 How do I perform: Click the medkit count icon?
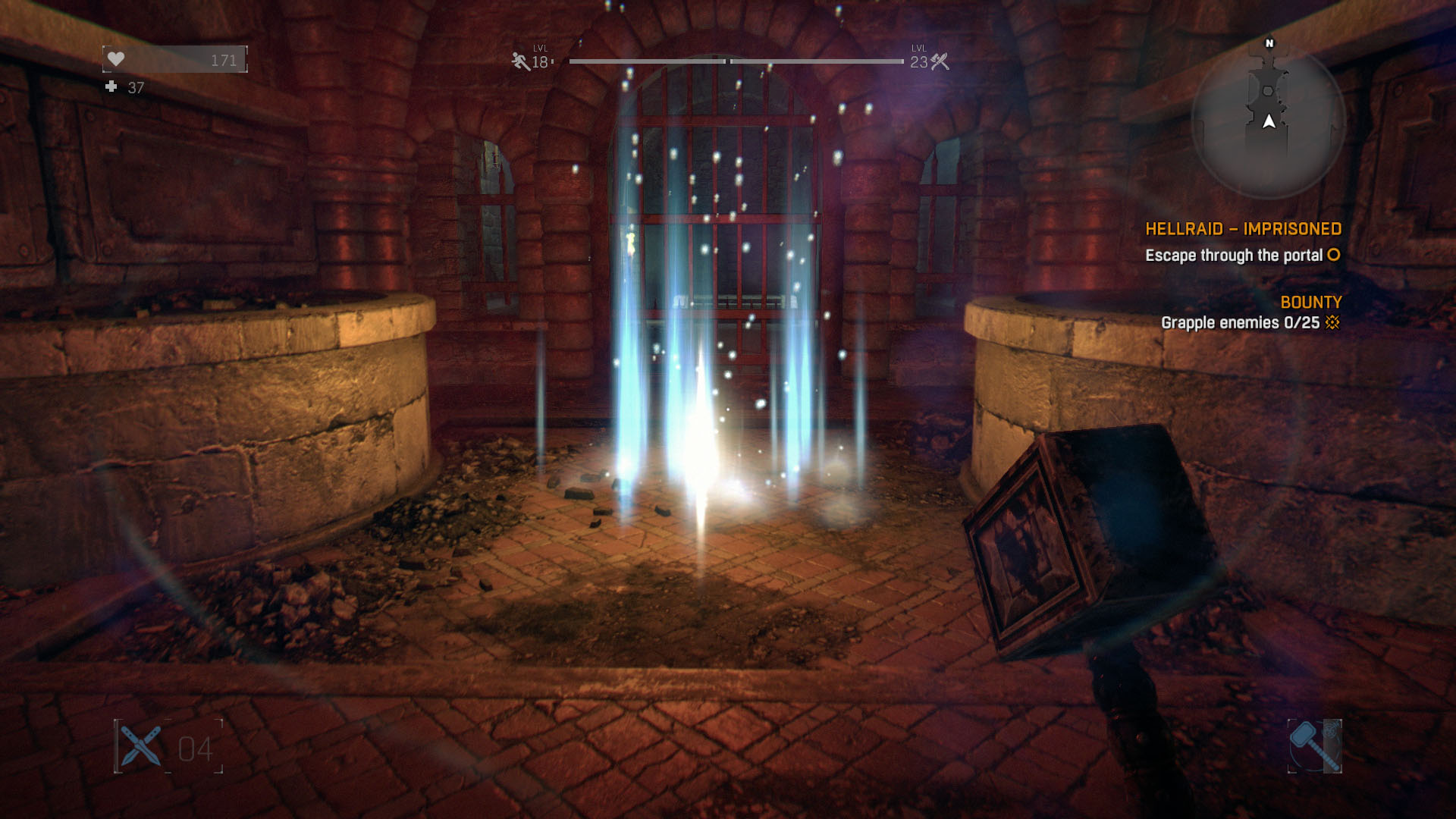[111, 87]
